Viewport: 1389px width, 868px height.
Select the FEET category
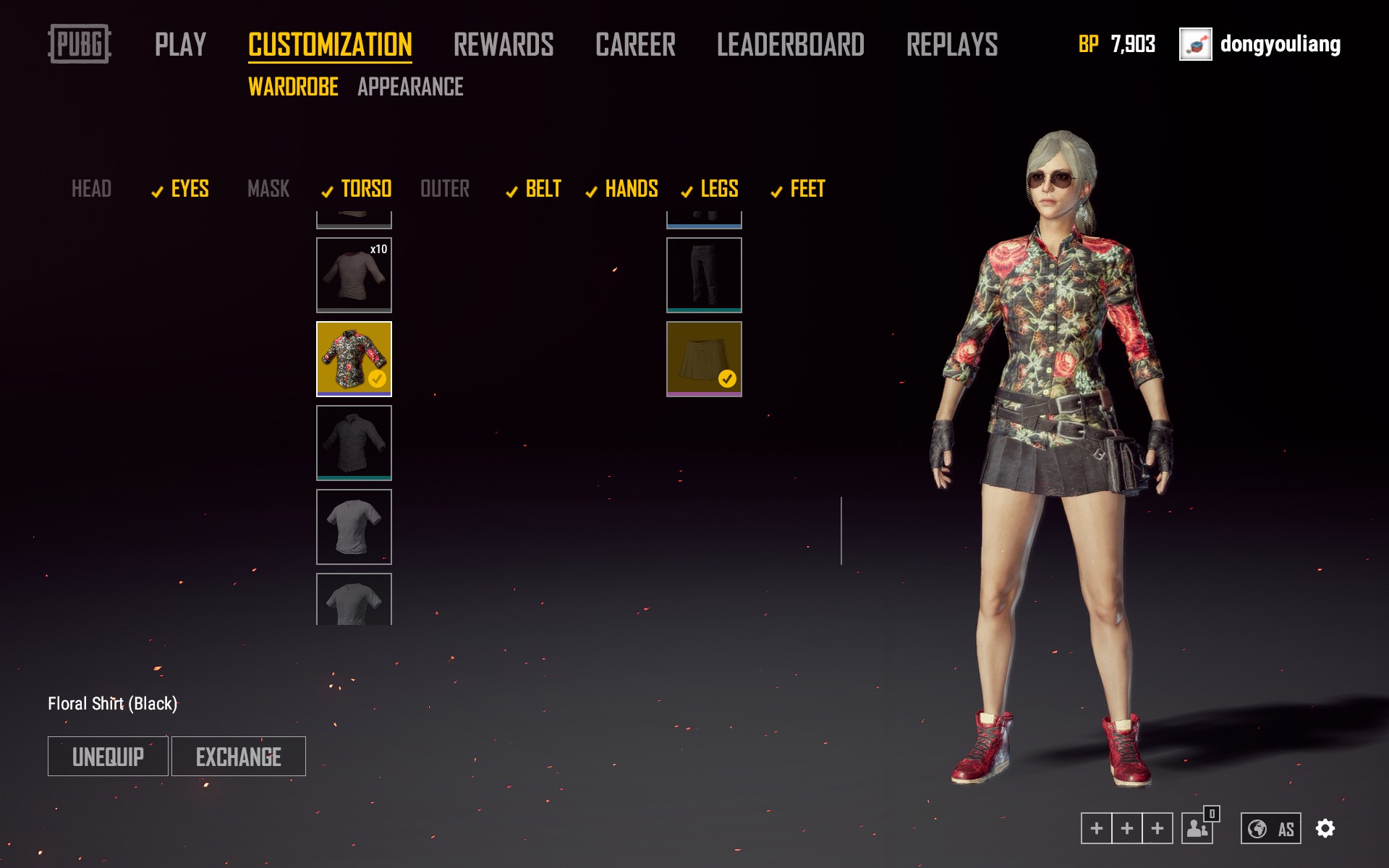click(807, 189)
